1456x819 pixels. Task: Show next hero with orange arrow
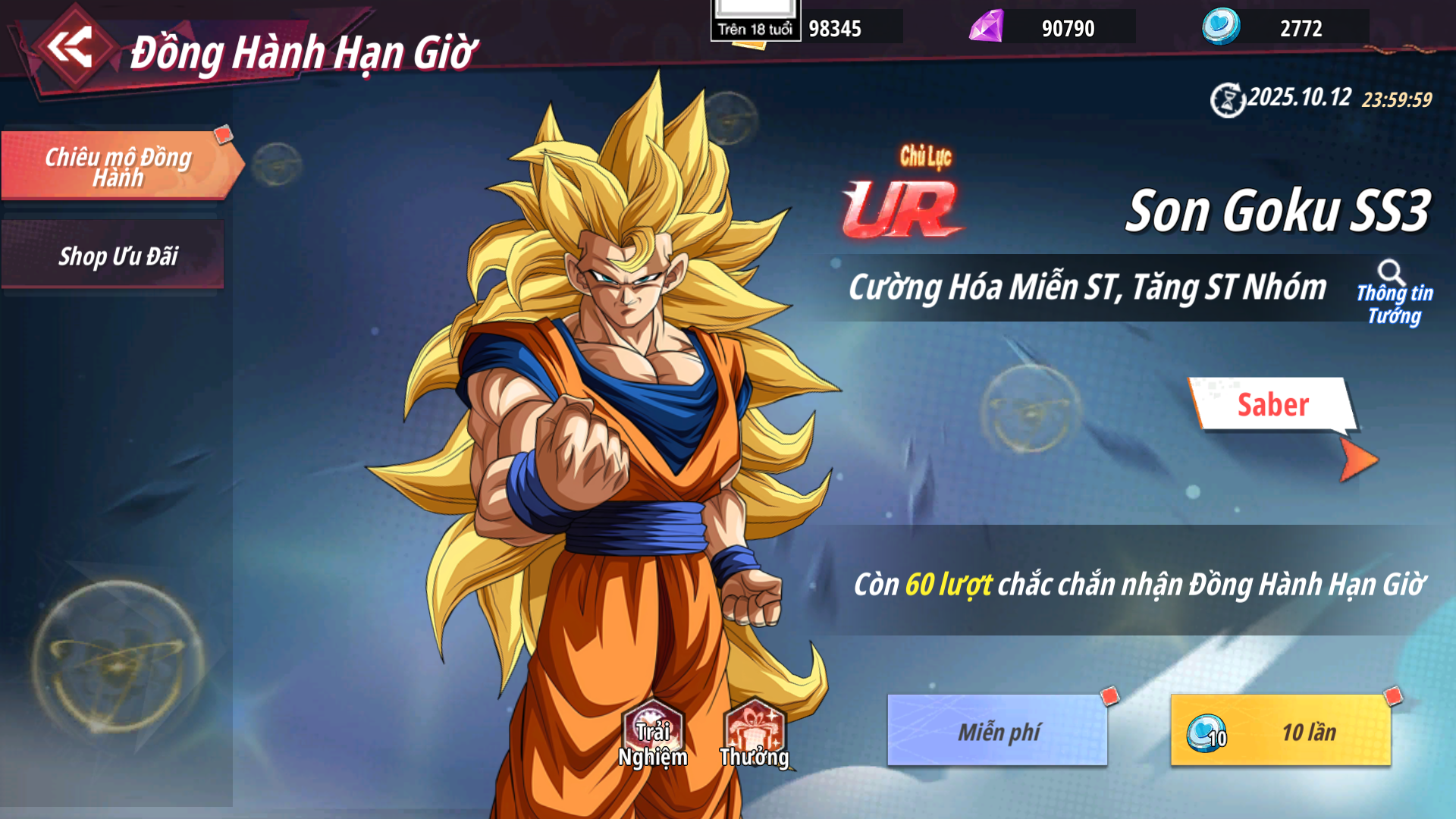[x=1357, y=460]
